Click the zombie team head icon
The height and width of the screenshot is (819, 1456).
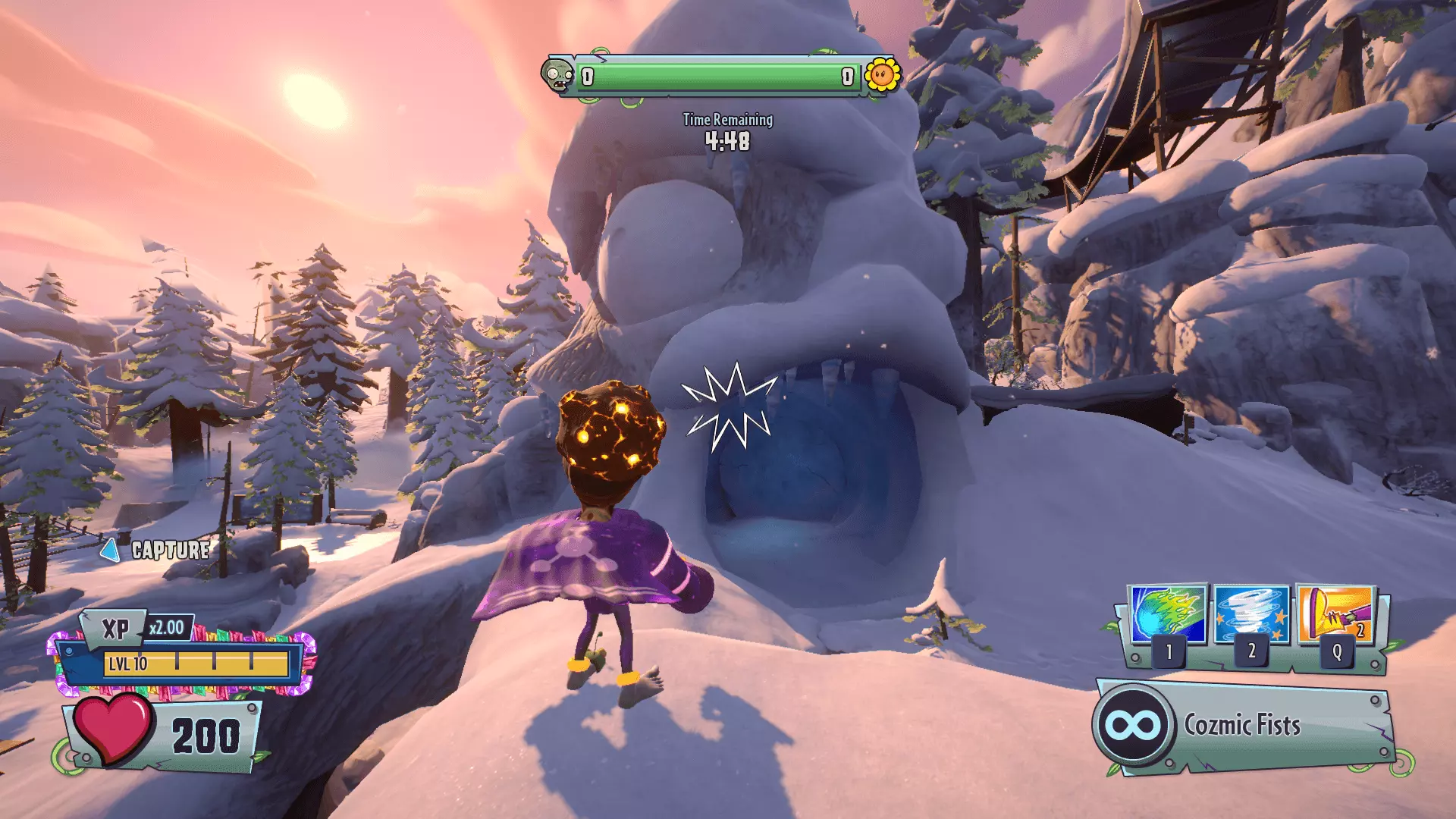[x=558, y=76]
